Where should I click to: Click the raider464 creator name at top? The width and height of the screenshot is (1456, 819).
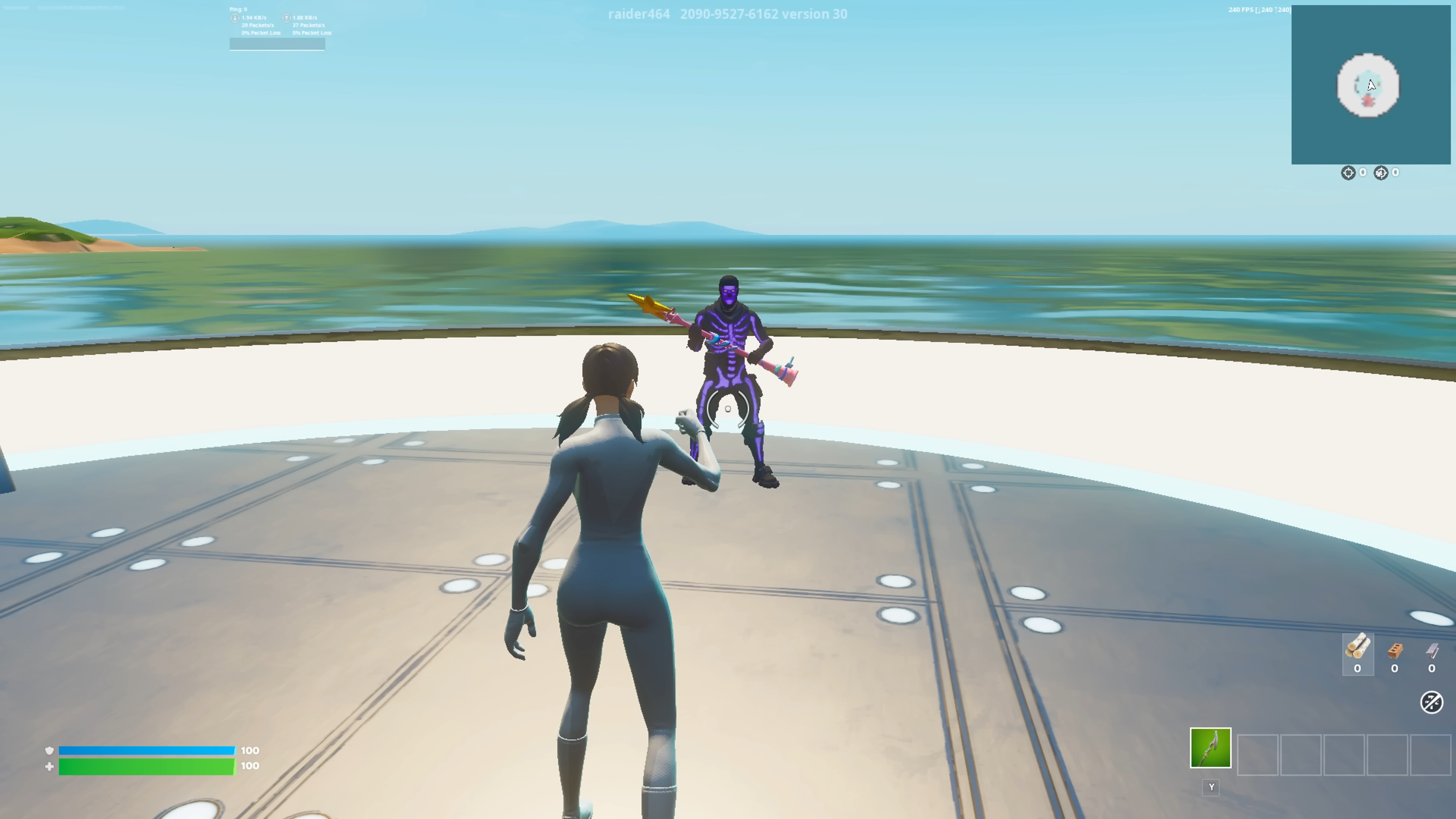tap(639, 14)
